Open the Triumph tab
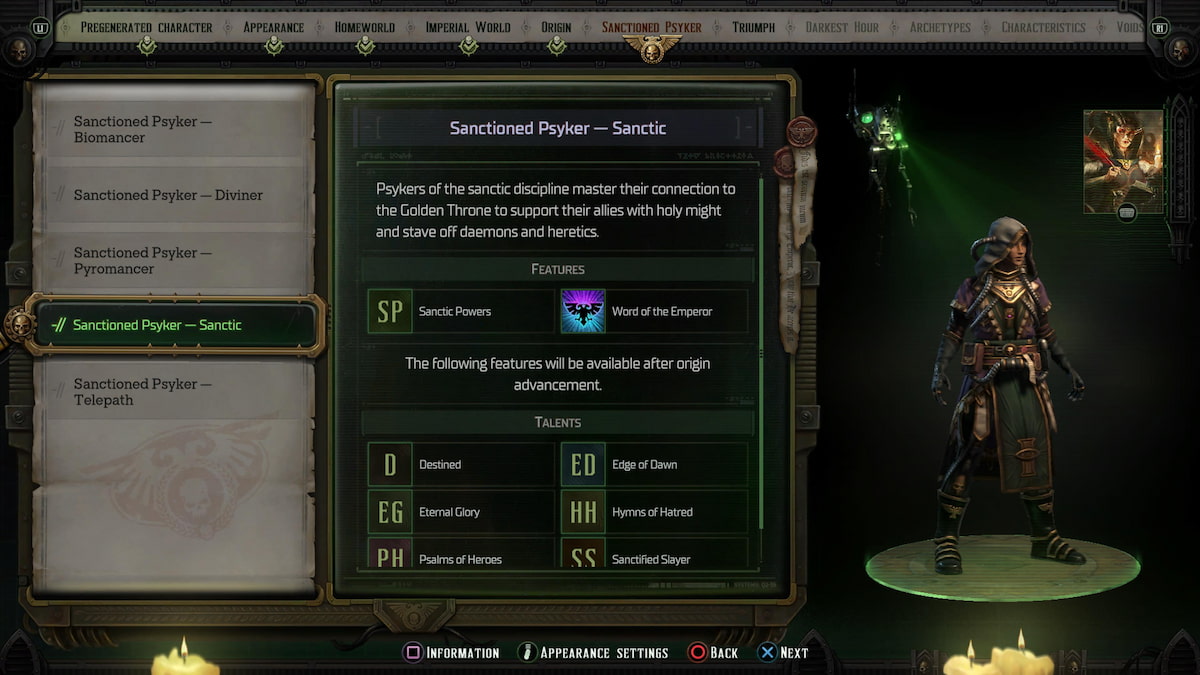 coord(753,27)
